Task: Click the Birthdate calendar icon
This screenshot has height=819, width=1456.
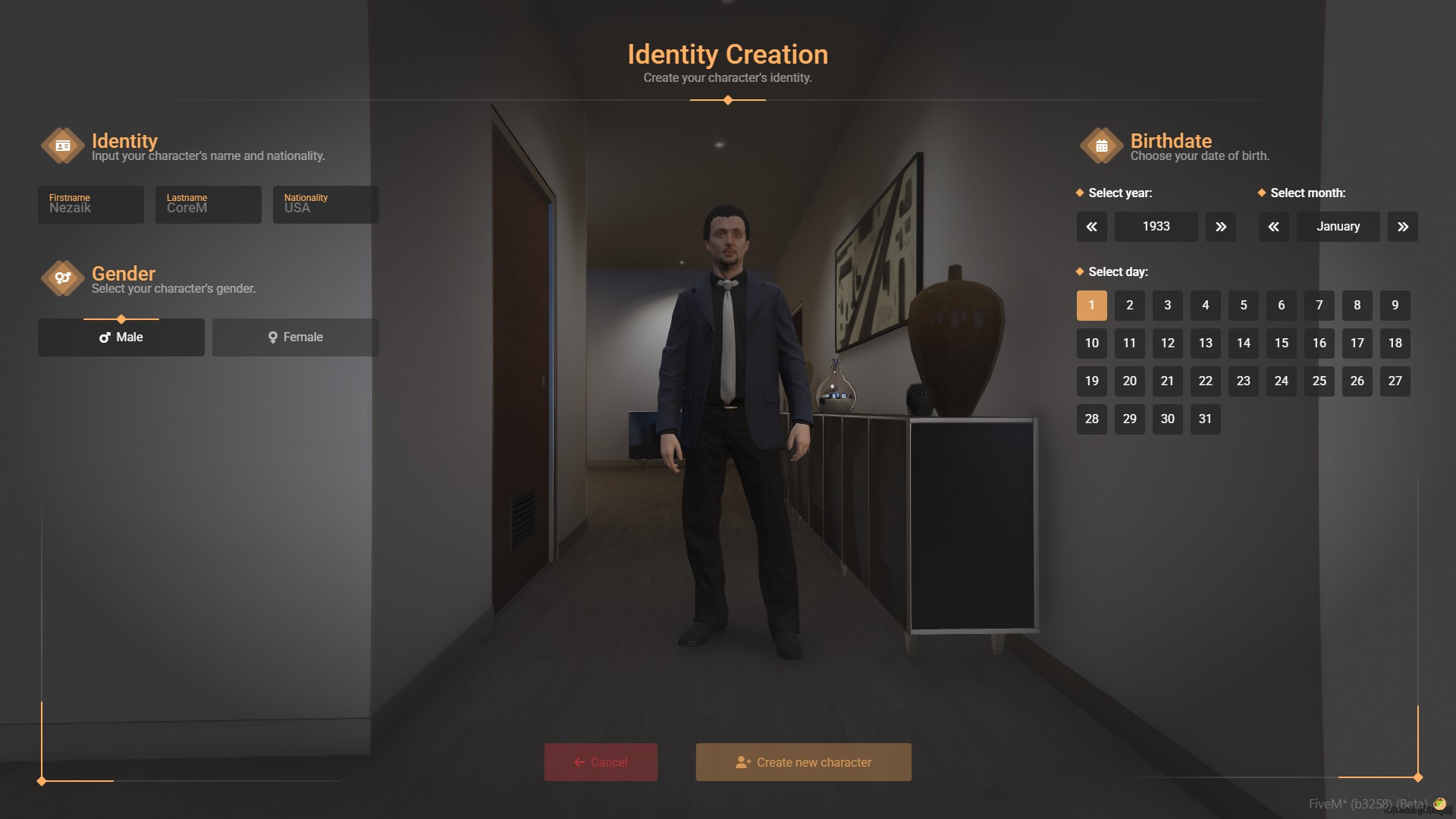Action: [x=1101, y=146]
